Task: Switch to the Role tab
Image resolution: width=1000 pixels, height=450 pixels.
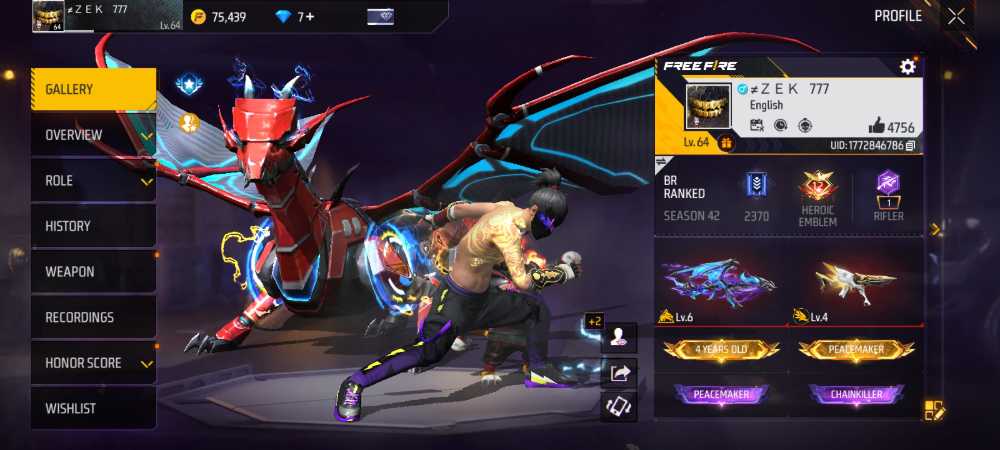Action: coord(92,181)
